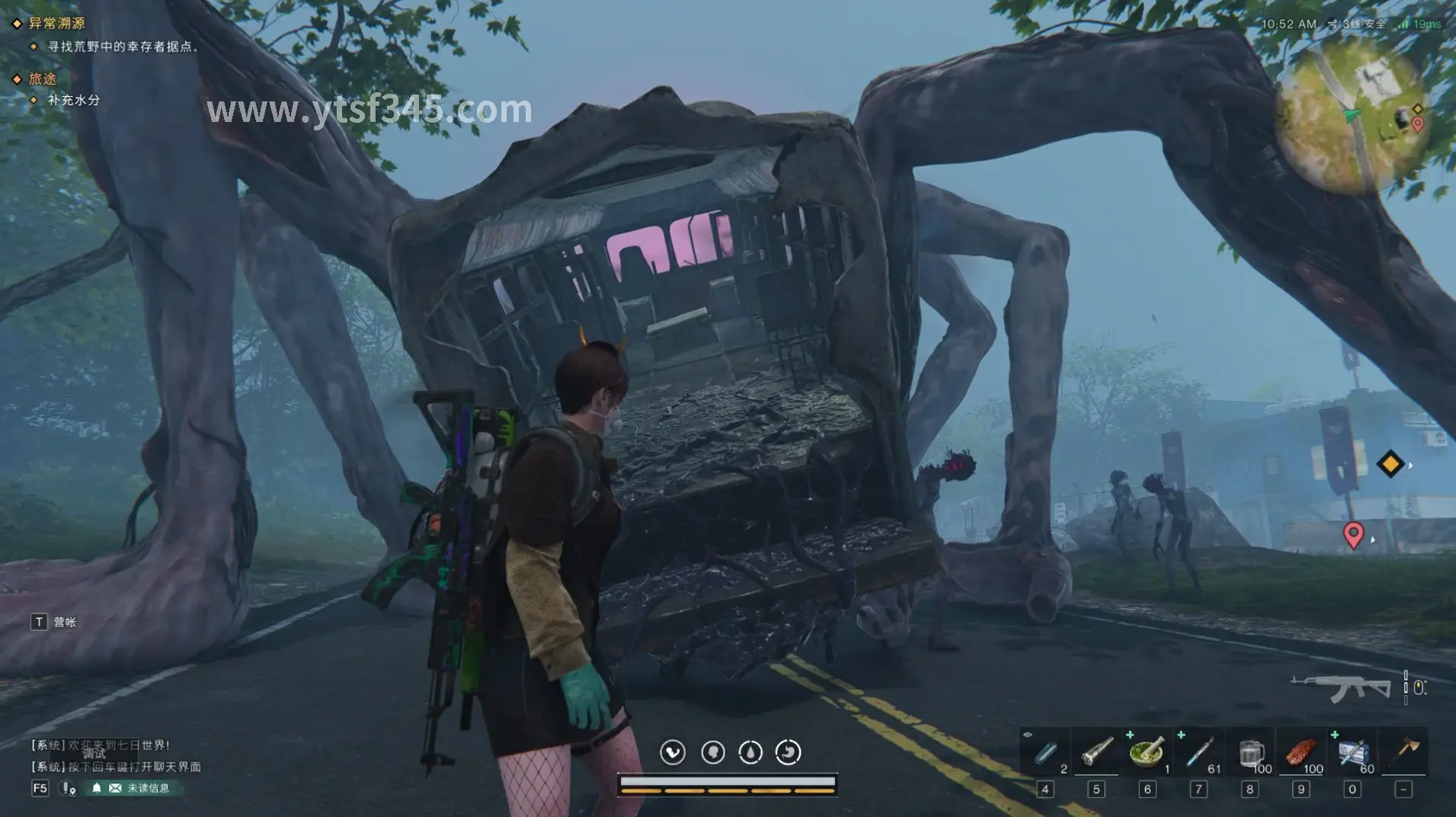Select the blue capsule hotbar slot
The width and height of the screenshot is (1456, 817).
point(1045,753)
